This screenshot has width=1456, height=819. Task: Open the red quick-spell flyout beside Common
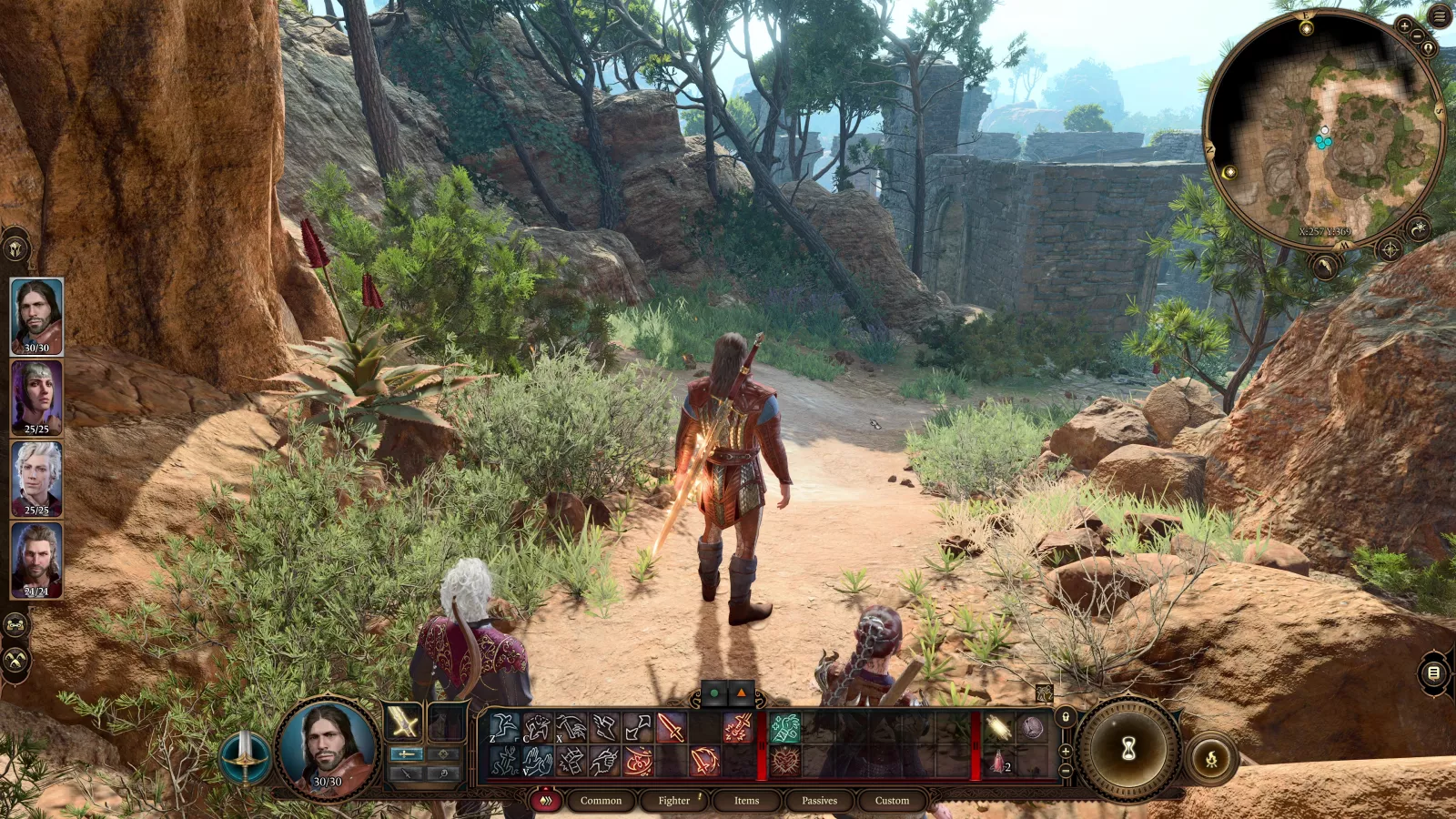[546, 801]
